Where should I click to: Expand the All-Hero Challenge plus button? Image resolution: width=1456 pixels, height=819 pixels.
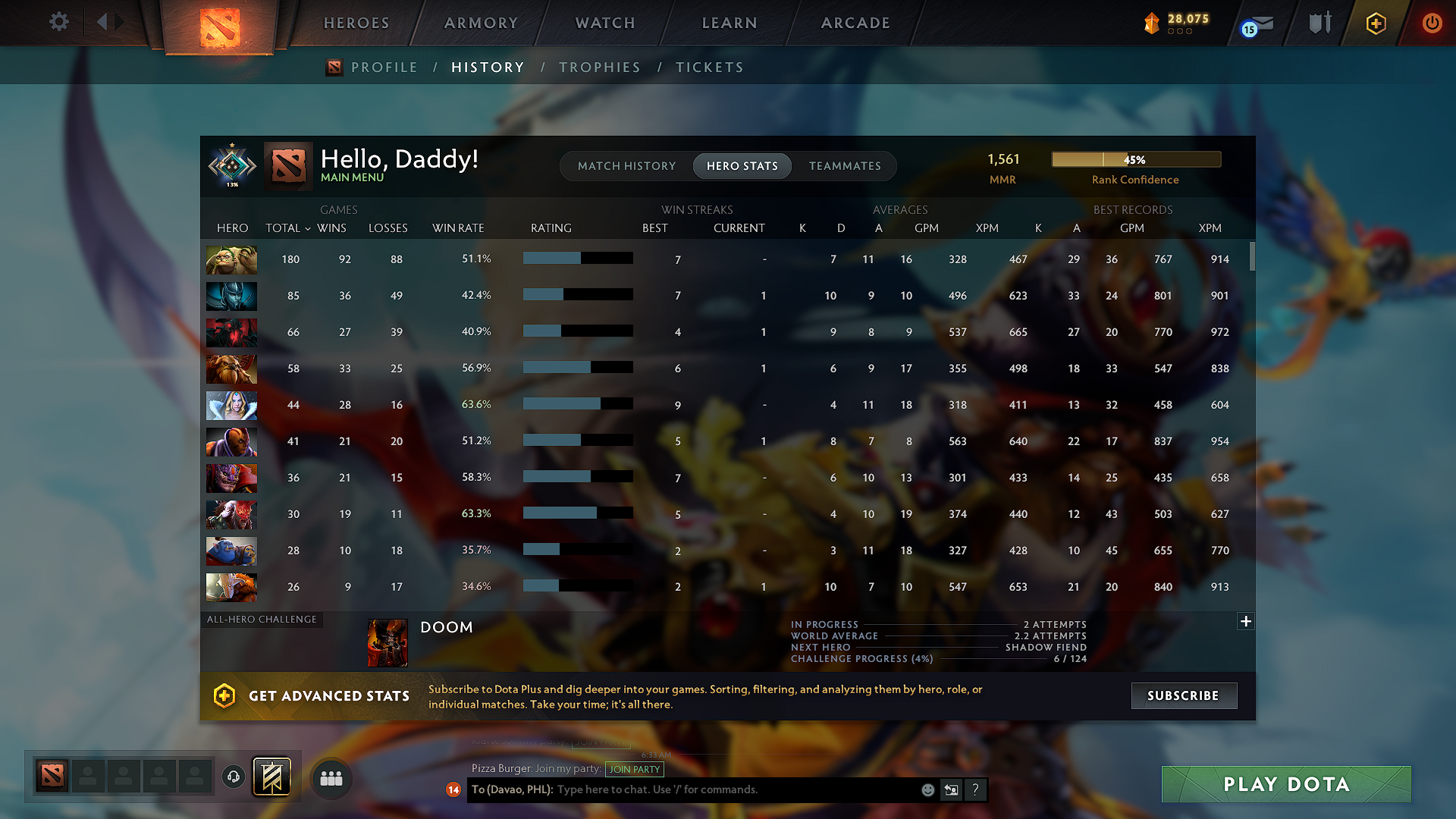pos(1245,621)
